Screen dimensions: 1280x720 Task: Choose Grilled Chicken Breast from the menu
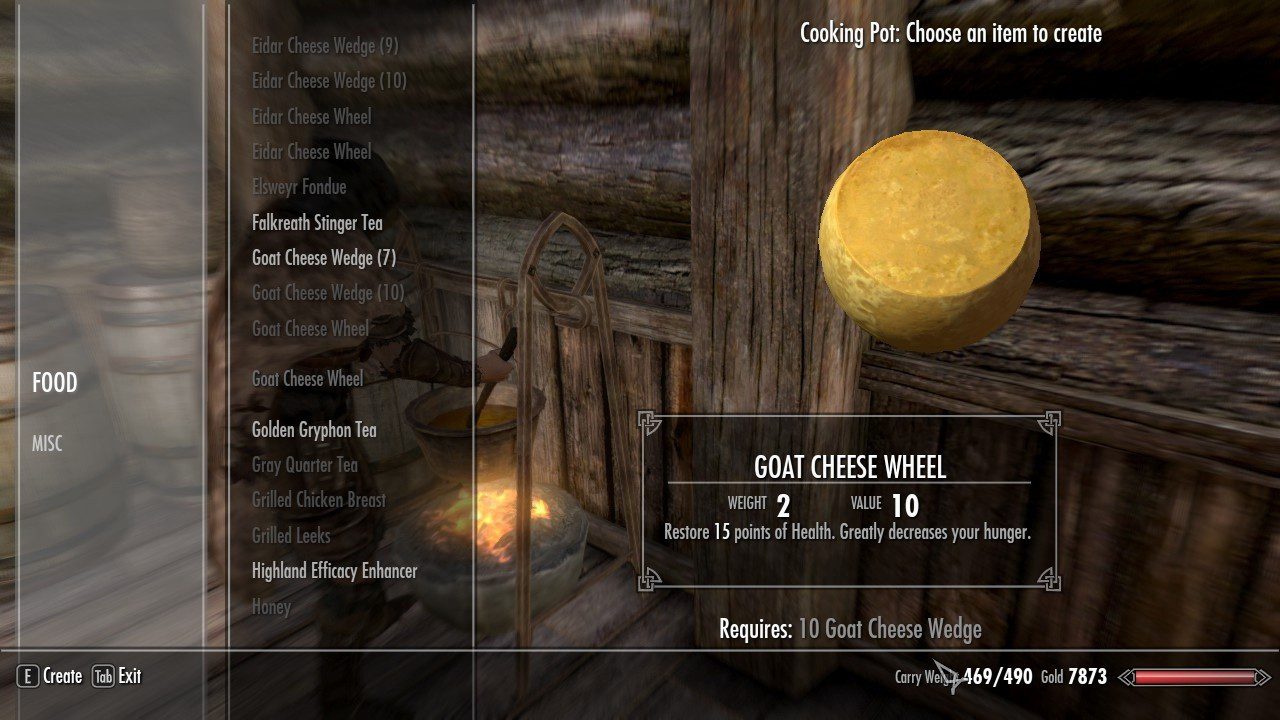click(318, 500)
